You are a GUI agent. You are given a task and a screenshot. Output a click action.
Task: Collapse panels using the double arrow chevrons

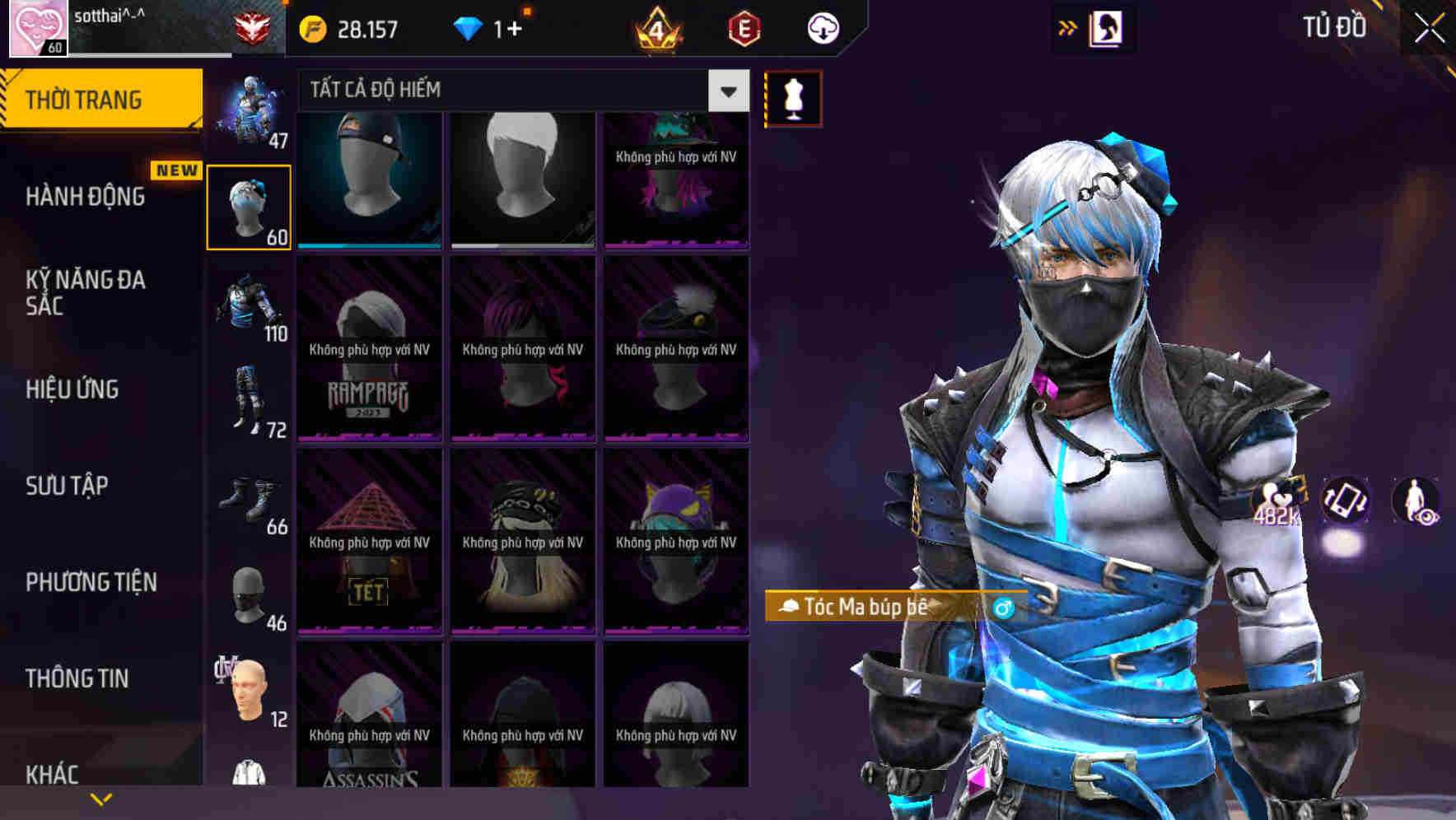(1068, 26)
